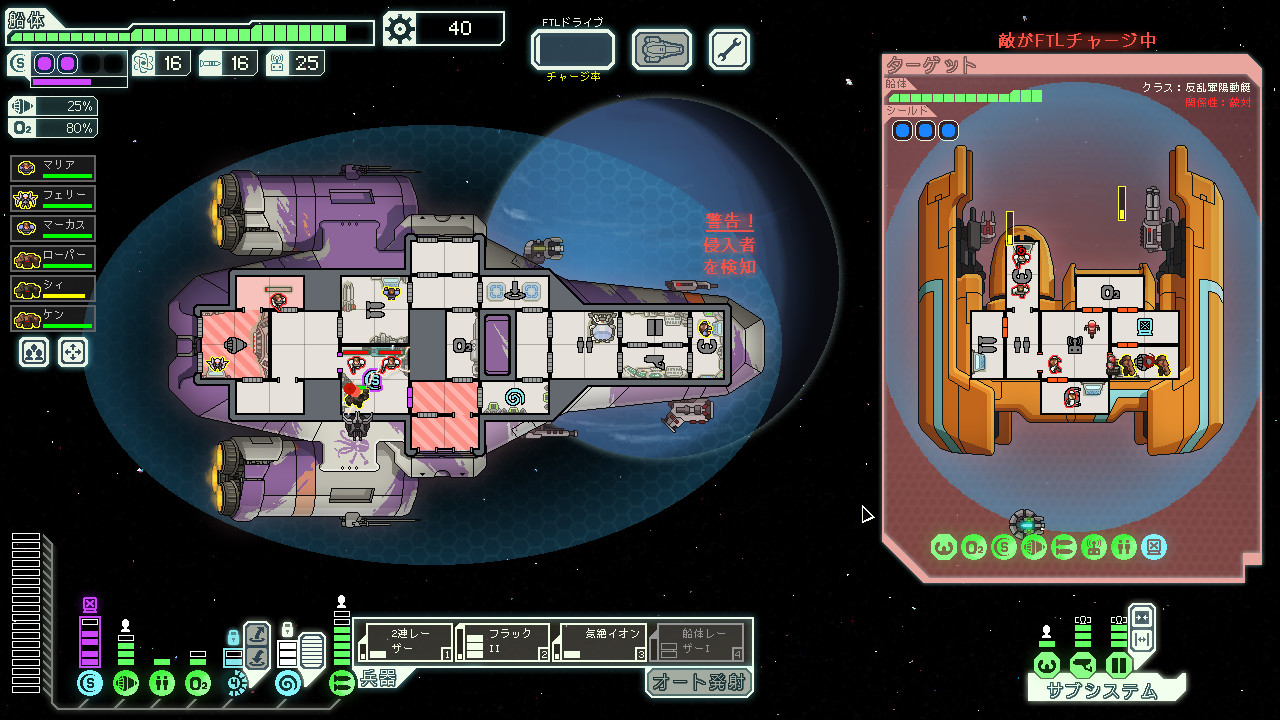This screenshot has height=720, width=1280.
Task: Select the Drone Control swirl icon
Action: tap(288, 683)
